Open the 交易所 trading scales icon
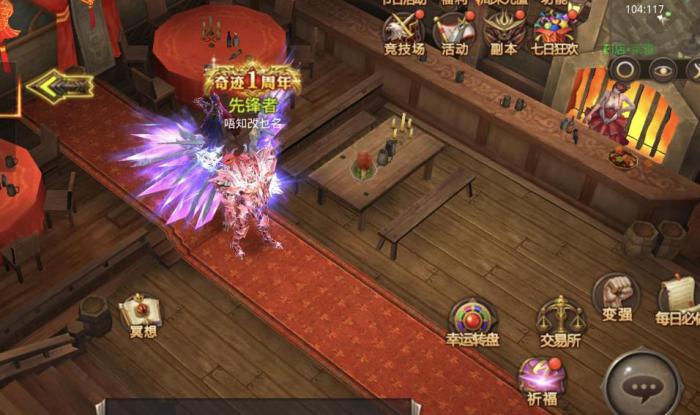Viewport: 700px width, 415px height. 561,320
